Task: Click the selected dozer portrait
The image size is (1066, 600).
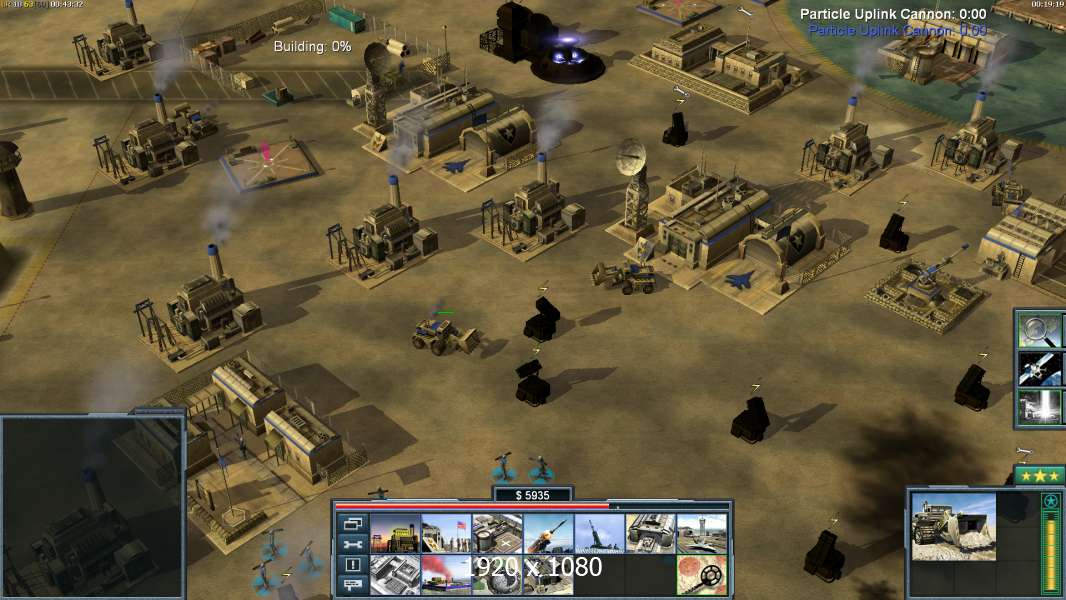Action: 953,526
